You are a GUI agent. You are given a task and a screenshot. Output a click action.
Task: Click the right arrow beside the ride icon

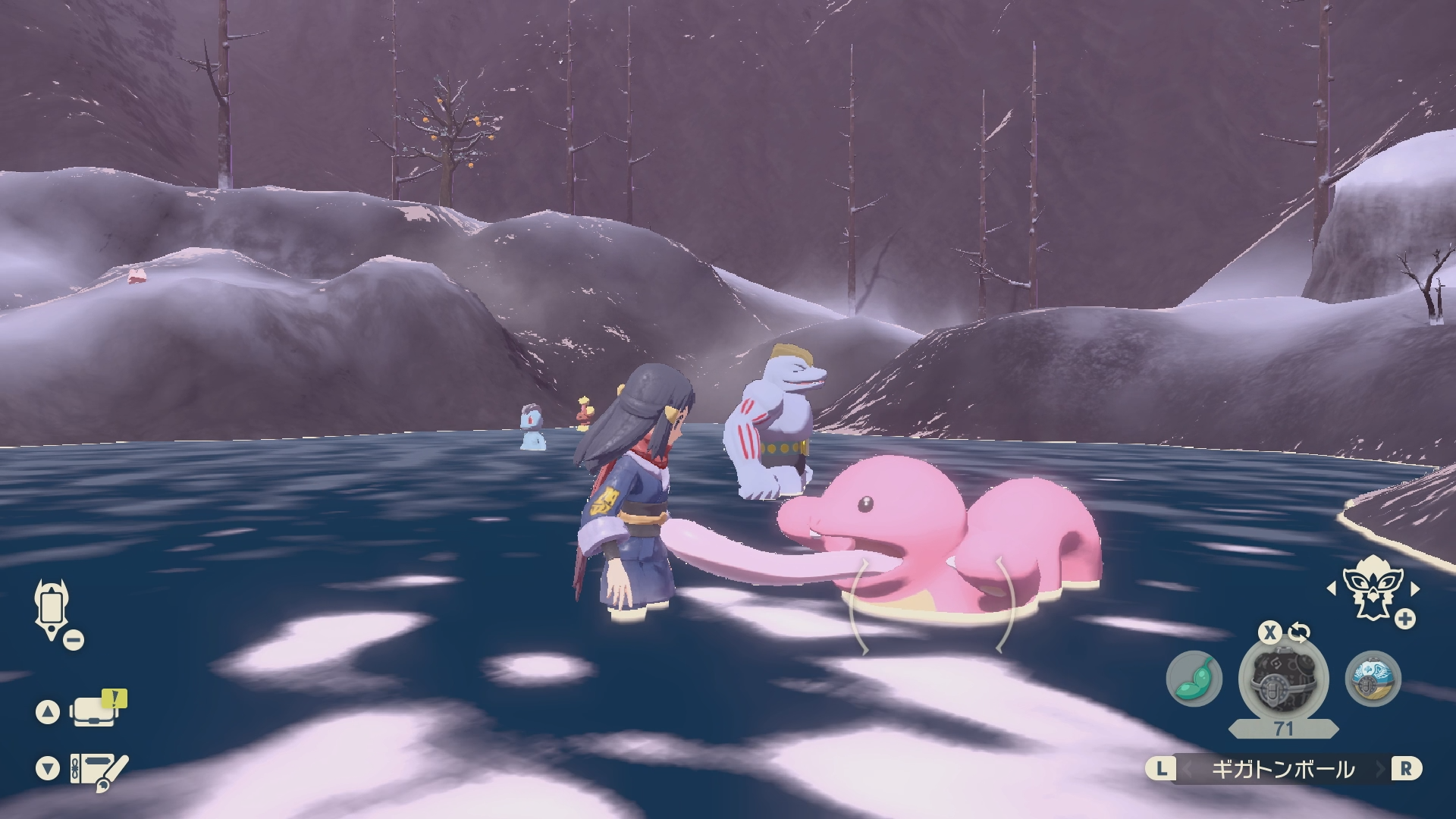coord(1414,588)
